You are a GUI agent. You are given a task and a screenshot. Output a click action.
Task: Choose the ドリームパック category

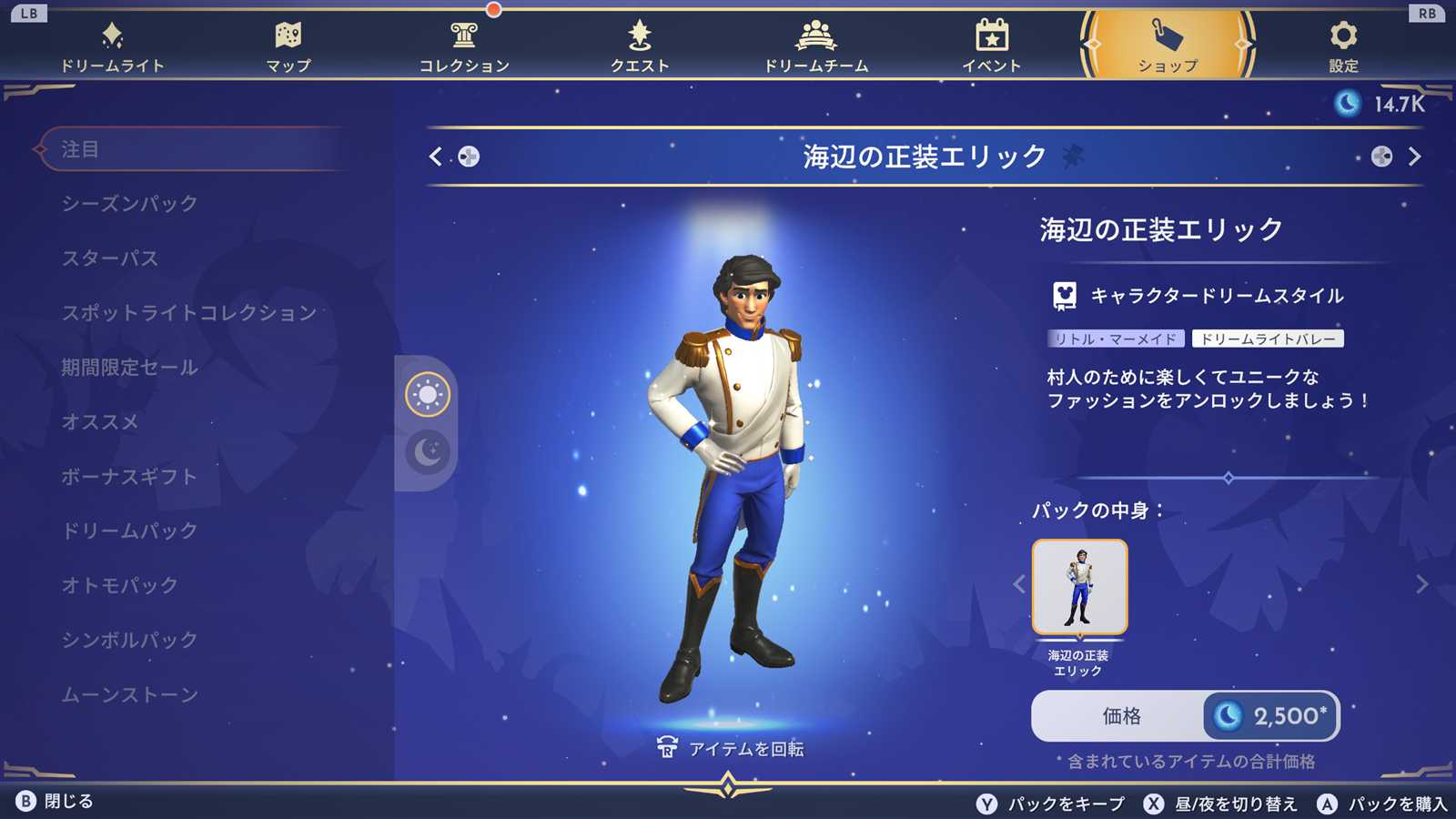coord(129,531)
